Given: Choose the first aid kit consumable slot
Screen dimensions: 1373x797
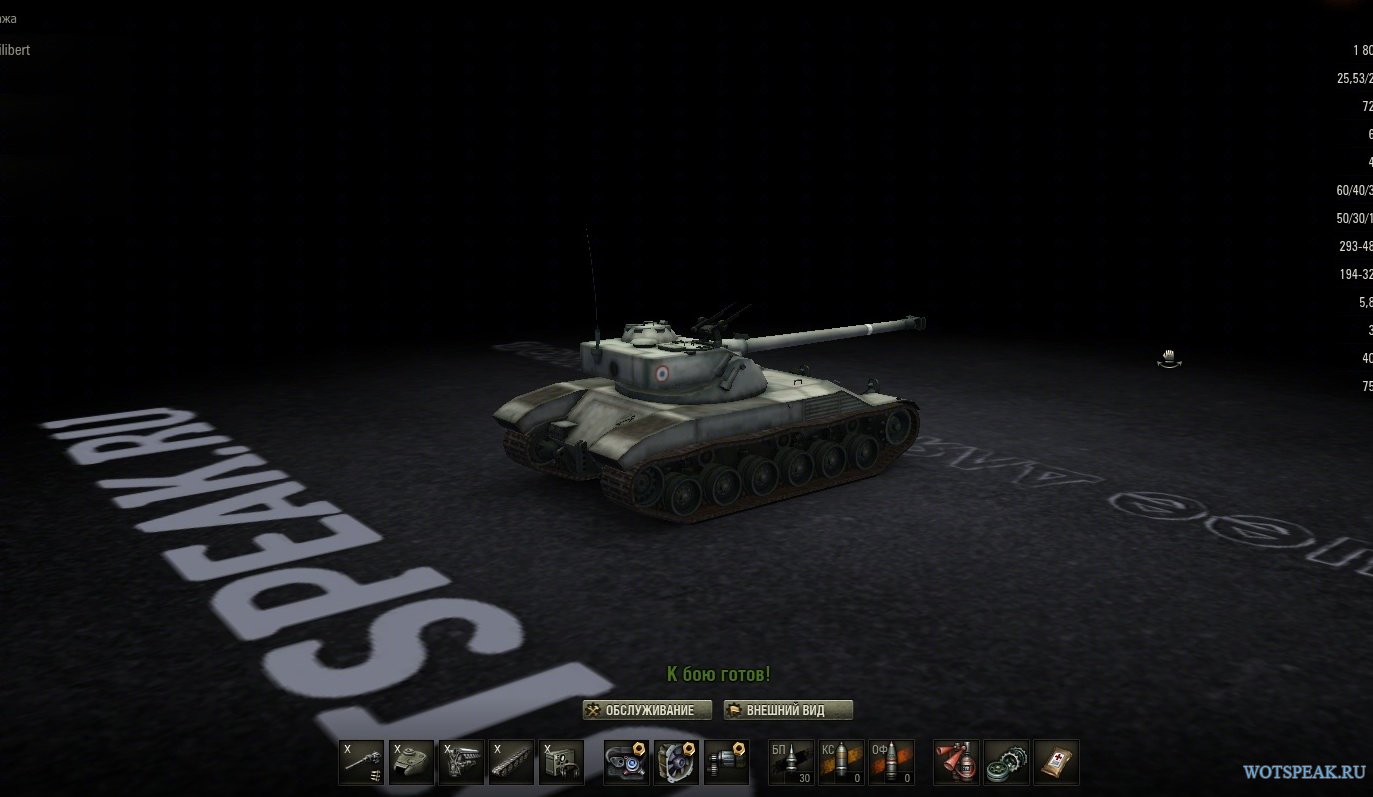Looking at the screenshot, I should (x=1056, y=762).
